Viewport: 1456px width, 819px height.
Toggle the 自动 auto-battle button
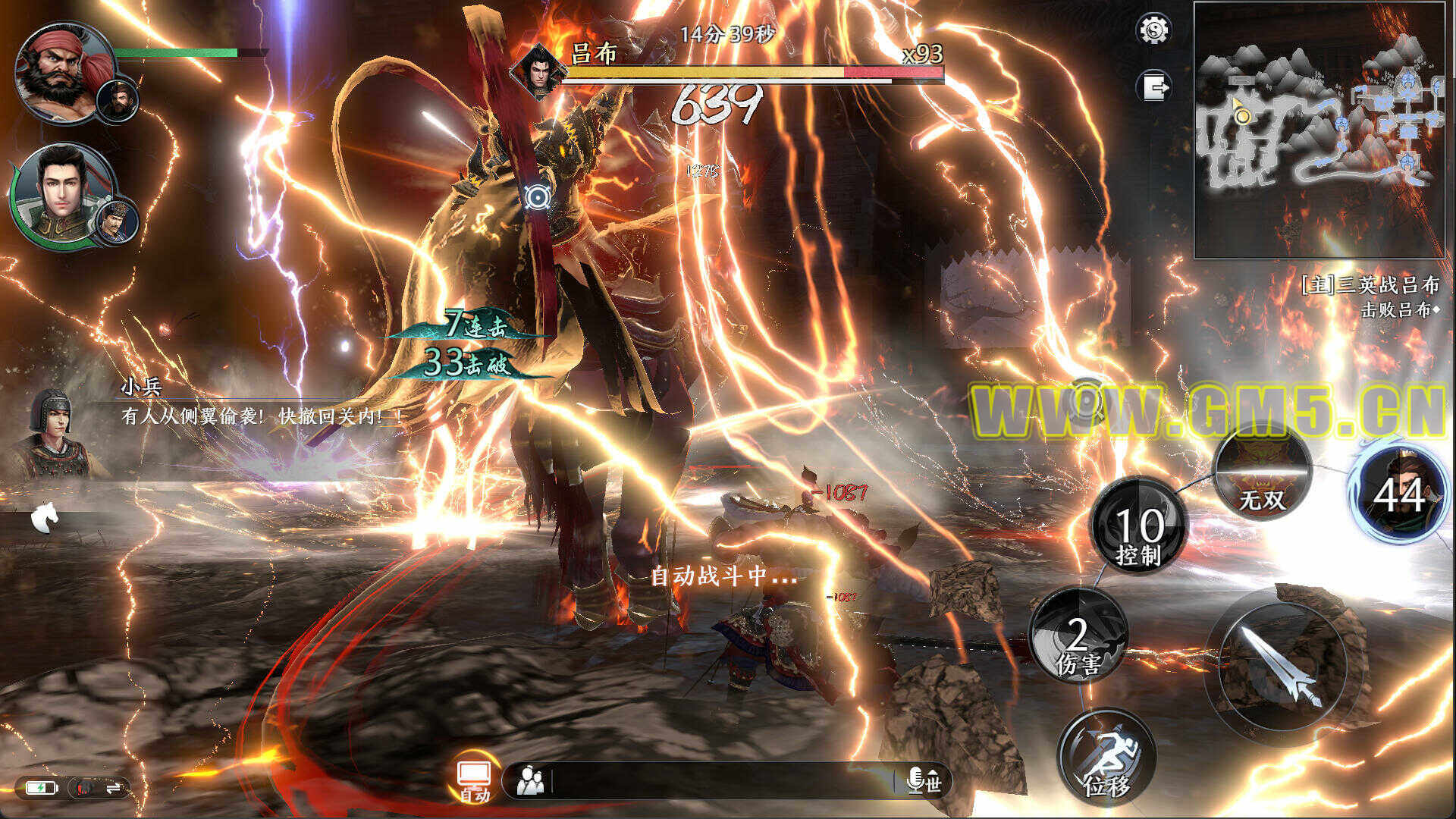pos(475,780)
